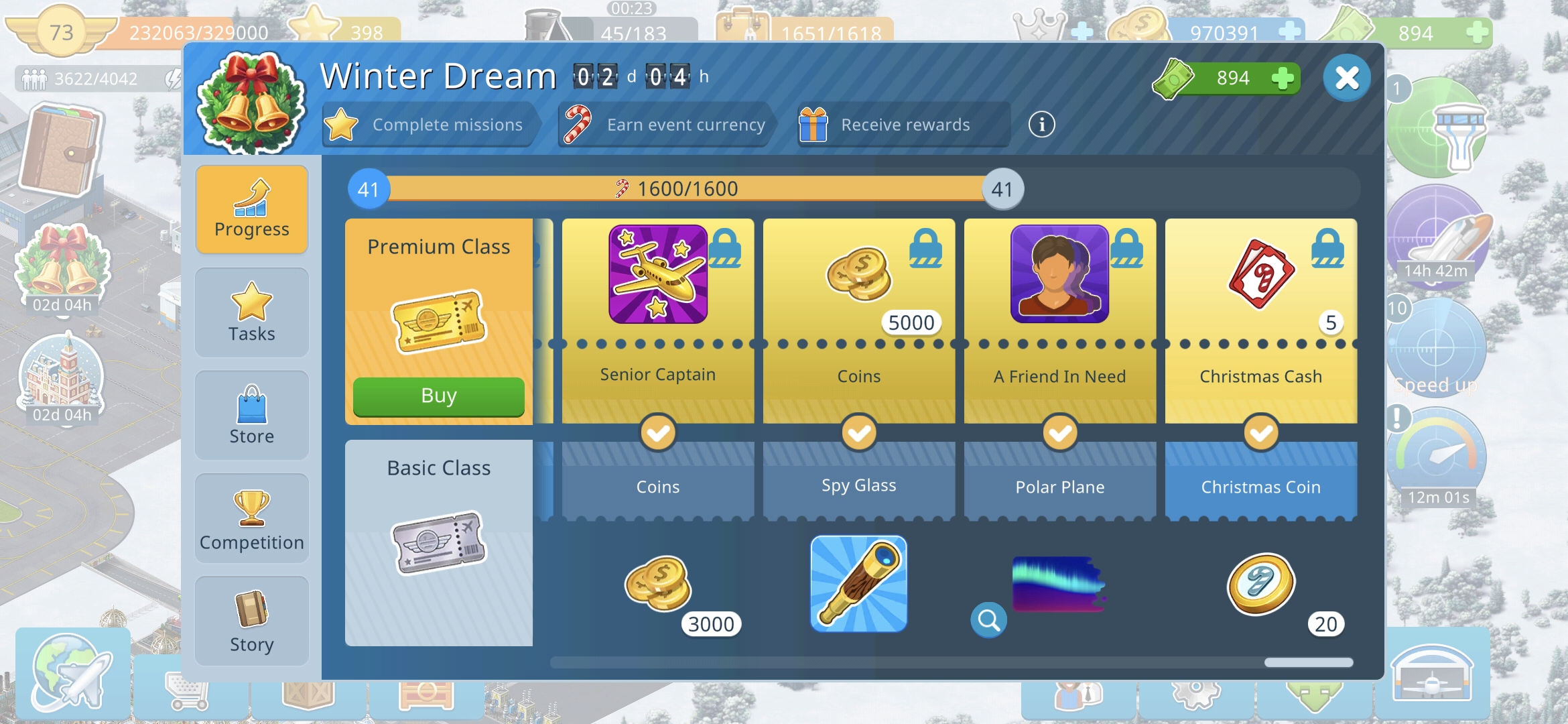
Task: Open the globe and airplane flights button
Action: click(x=72, y=672)
